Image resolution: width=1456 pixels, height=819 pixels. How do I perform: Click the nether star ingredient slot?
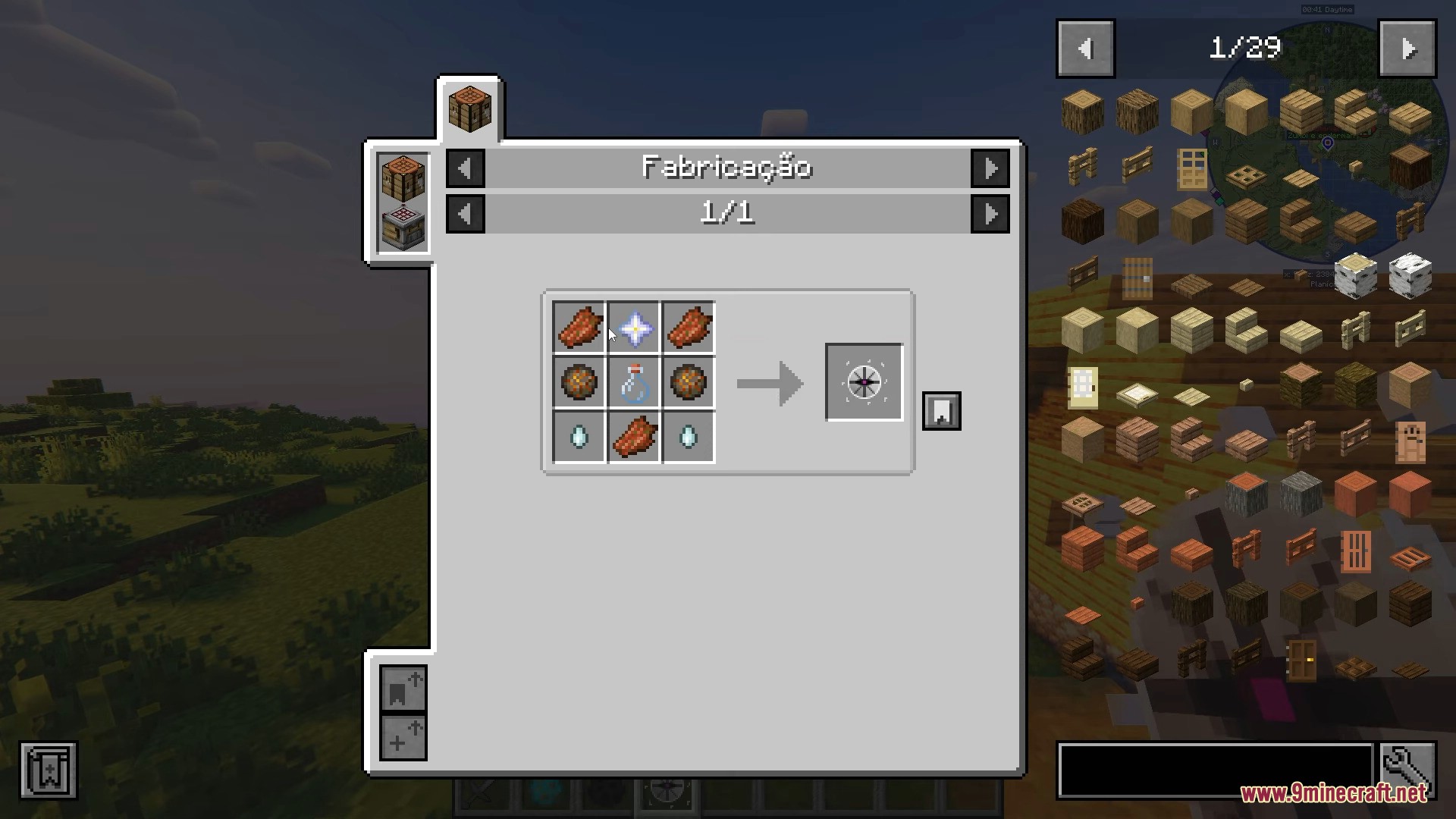[x=634, y=328]
